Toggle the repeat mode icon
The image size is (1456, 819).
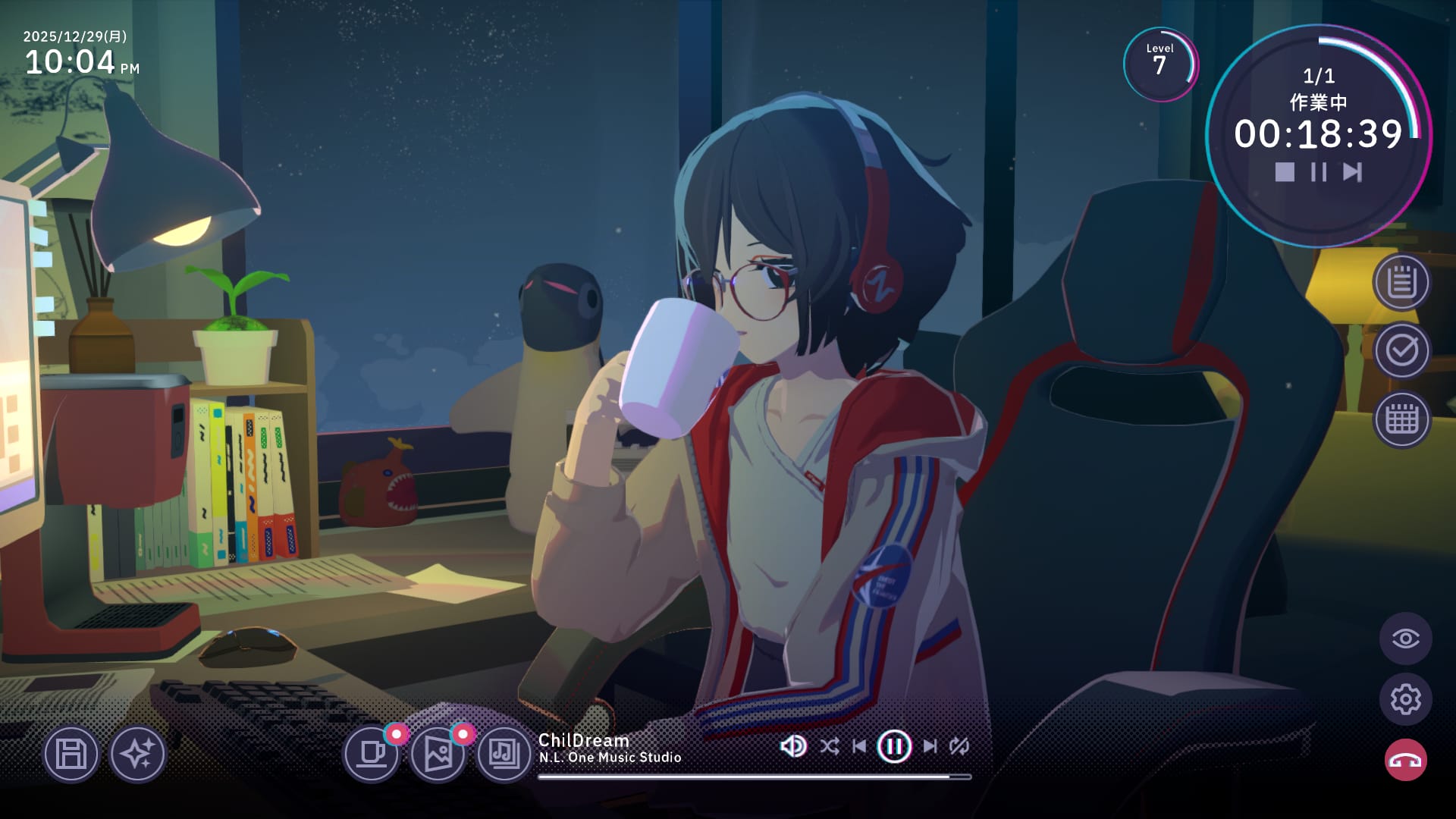(959, 746)
